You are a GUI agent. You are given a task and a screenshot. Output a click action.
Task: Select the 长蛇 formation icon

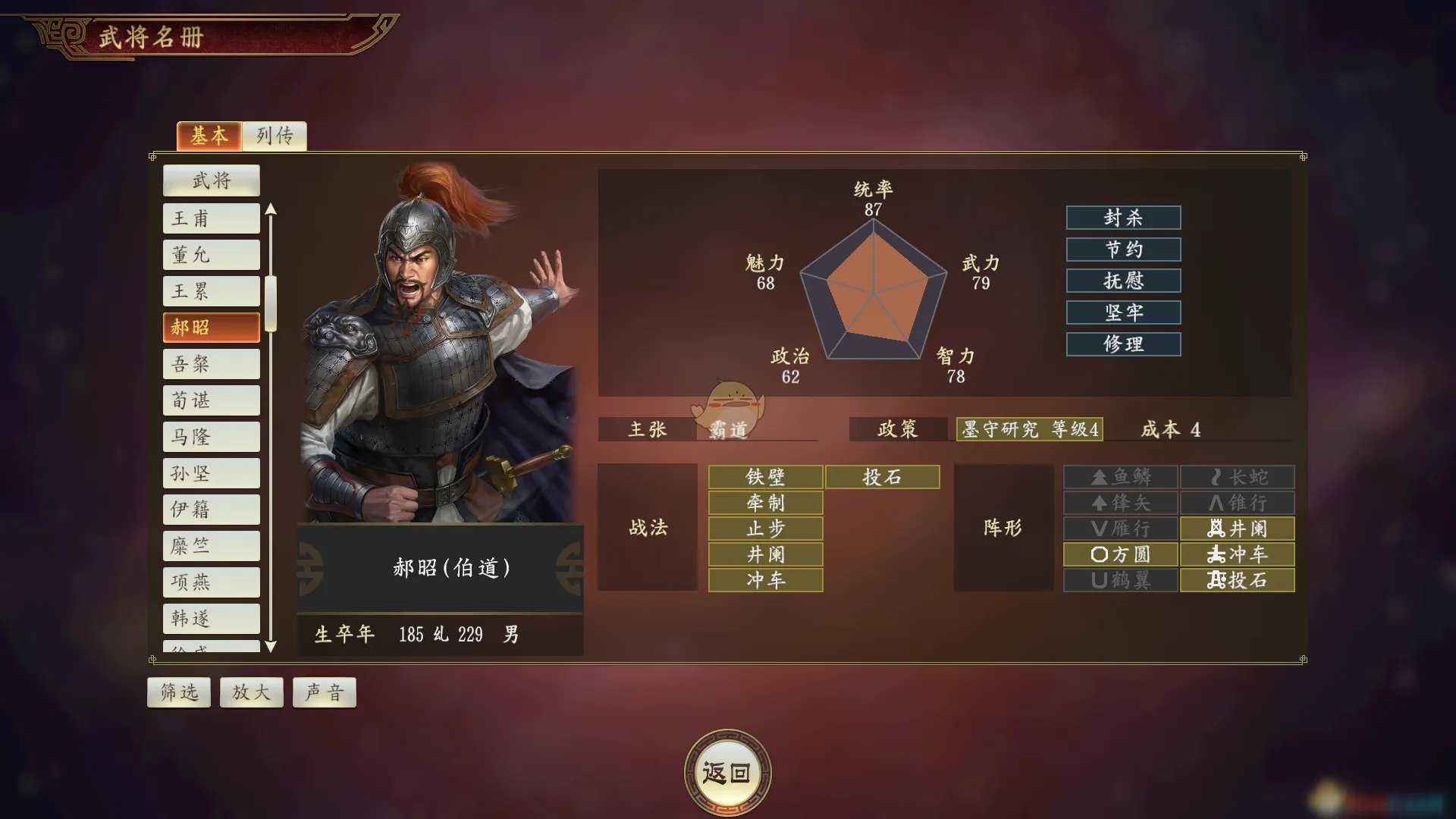click(1236, 476)
